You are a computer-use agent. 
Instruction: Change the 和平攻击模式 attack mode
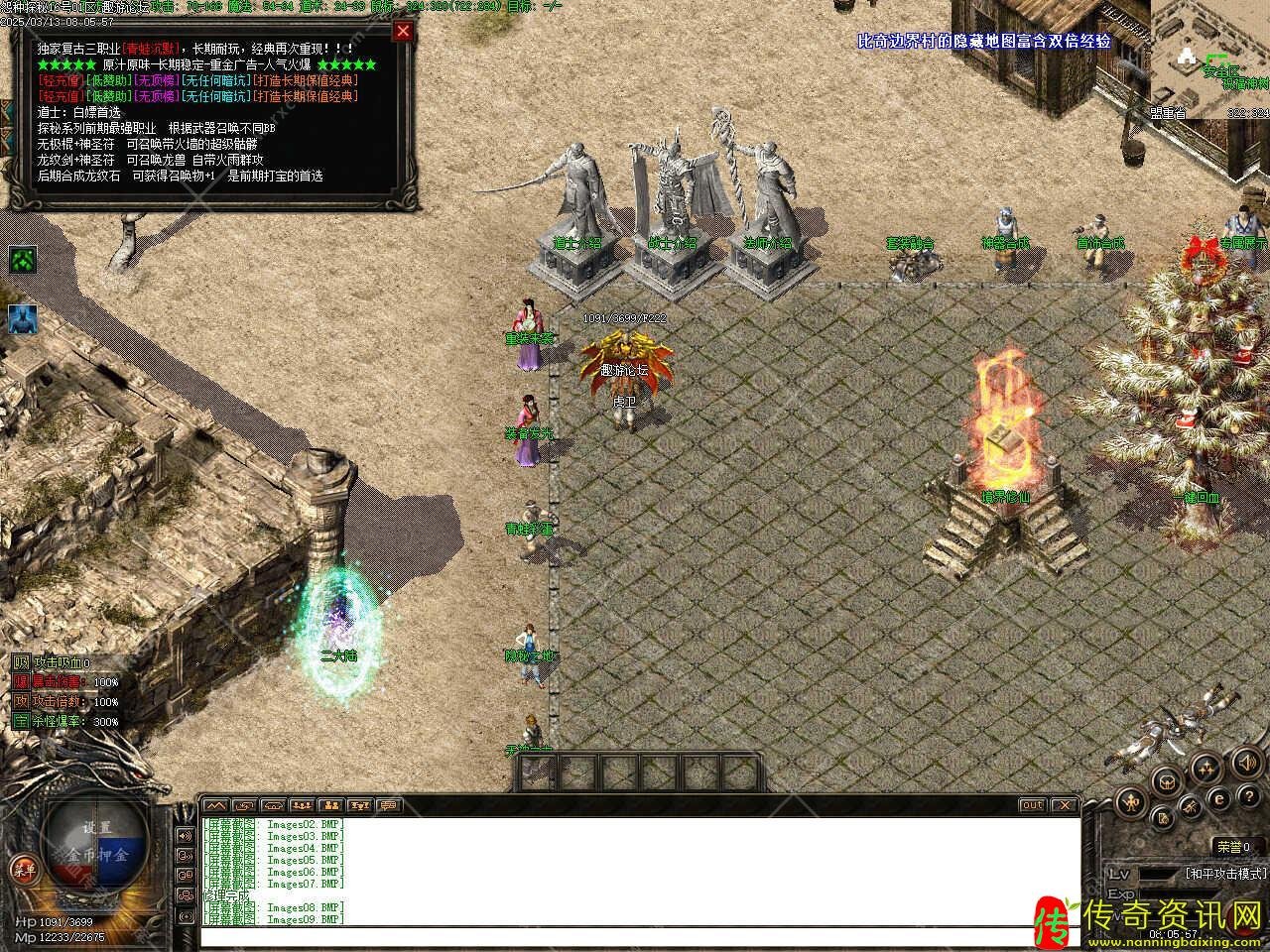tap(1225, 874)
